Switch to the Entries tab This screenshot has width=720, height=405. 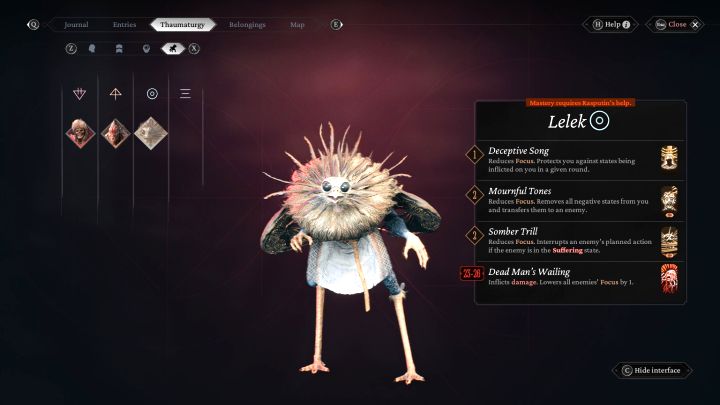click(124, 24)
